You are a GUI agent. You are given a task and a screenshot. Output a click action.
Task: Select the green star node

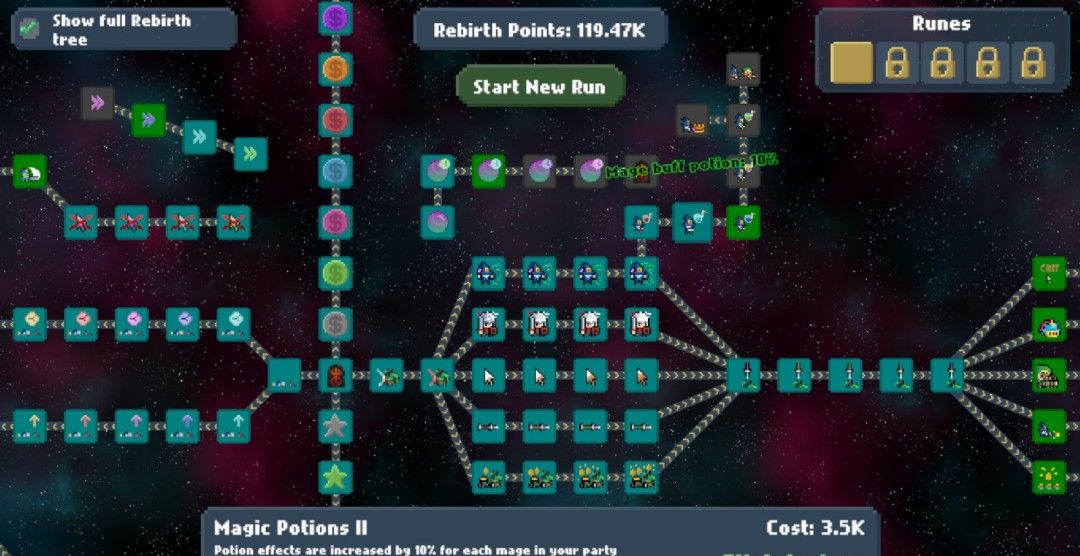pos(335,477)
